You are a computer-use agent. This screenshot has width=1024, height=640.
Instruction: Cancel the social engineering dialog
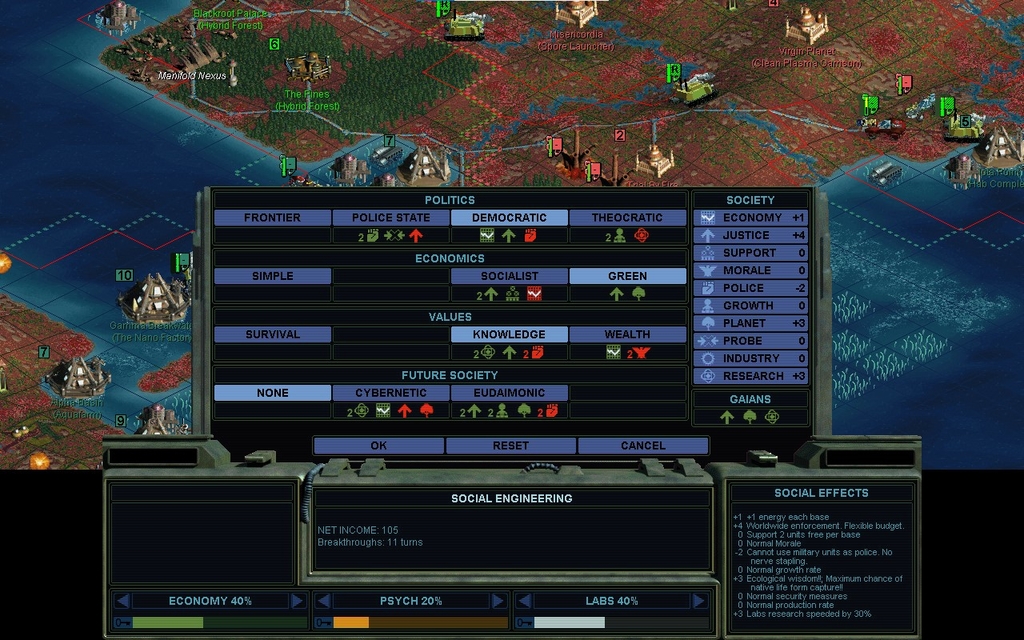point(643,445)
